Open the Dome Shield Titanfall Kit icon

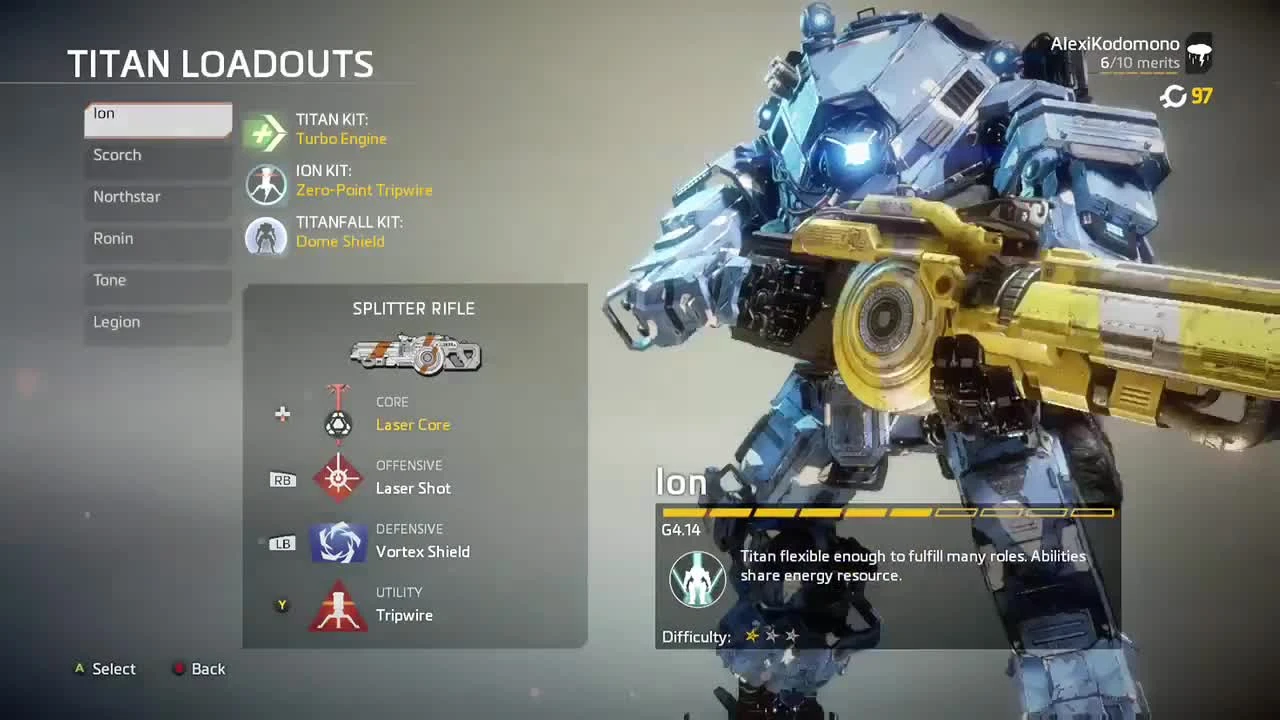[265, 236]
